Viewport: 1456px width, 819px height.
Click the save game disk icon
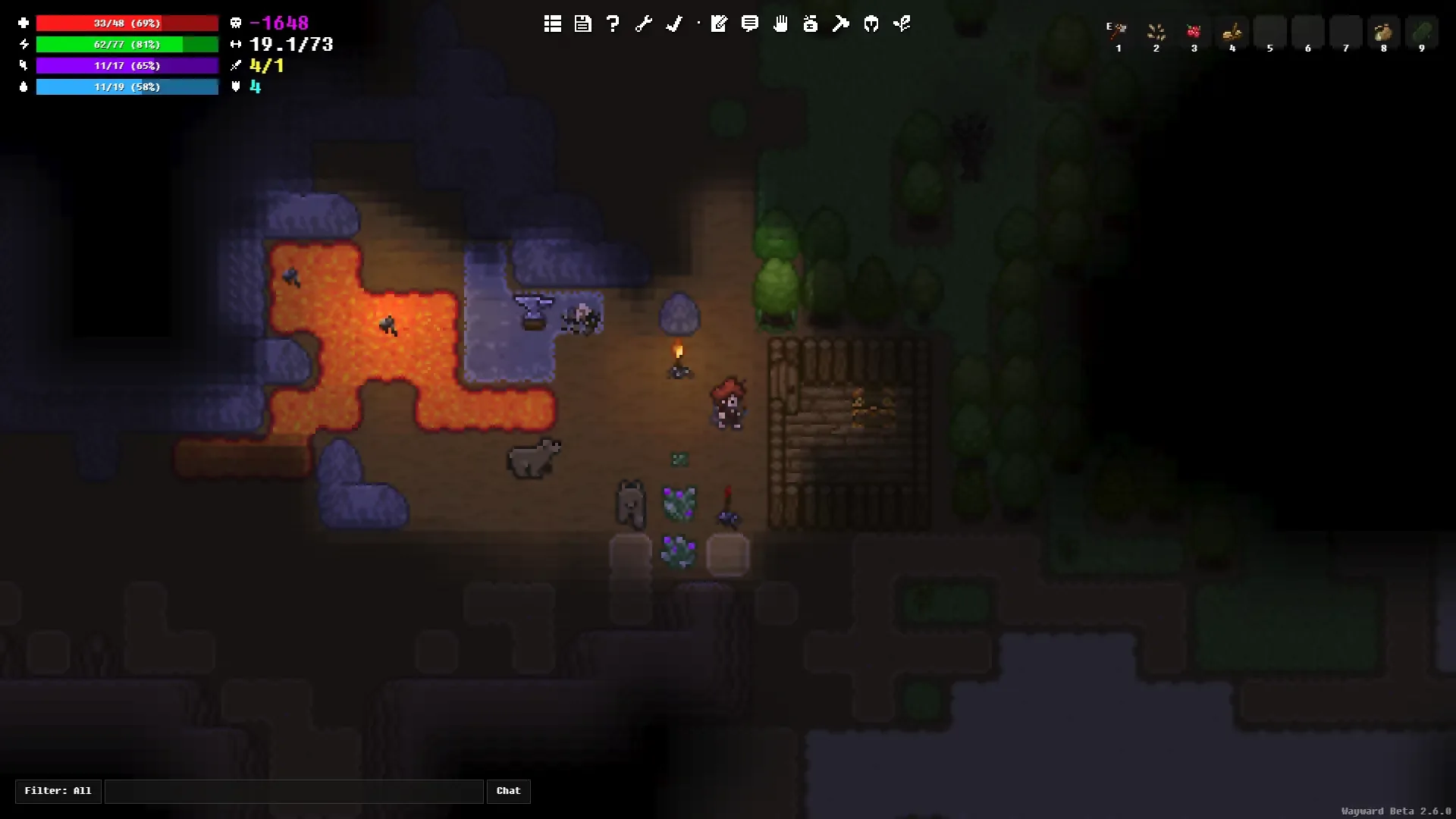click(x=582, y=24)
